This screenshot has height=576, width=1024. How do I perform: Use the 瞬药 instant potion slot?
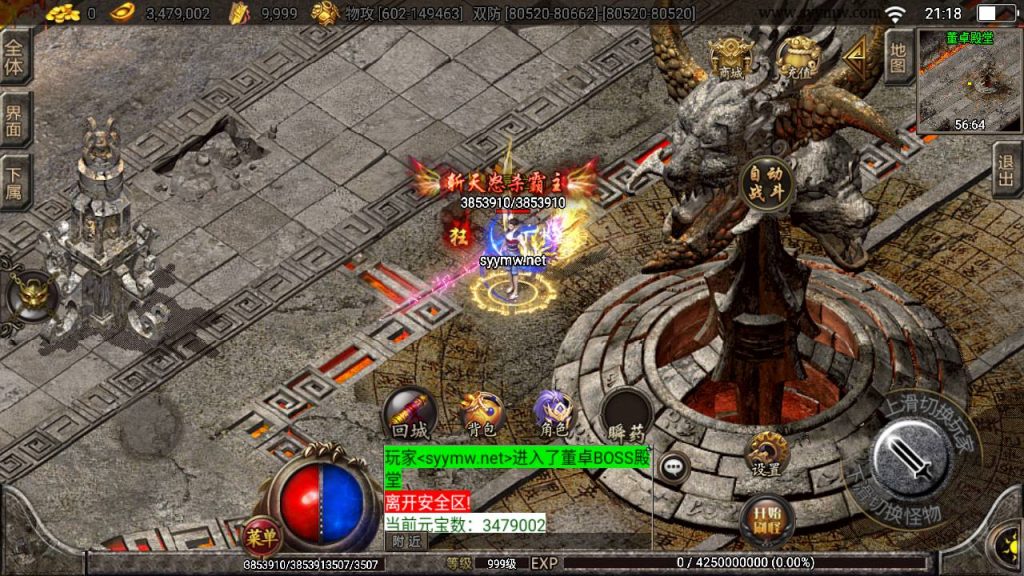(627, 414)
